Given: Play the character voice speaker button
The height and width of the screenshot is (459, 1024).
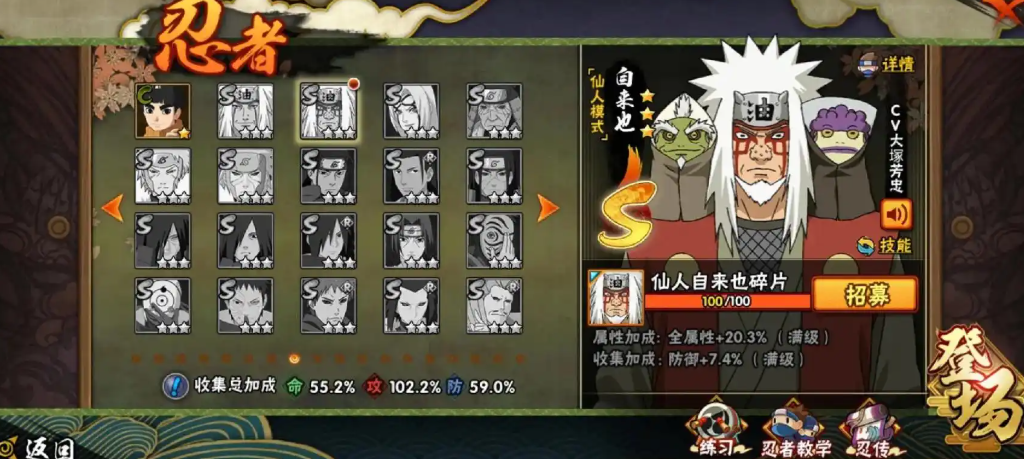Looking at the screenshot, I should coord(896,214).
